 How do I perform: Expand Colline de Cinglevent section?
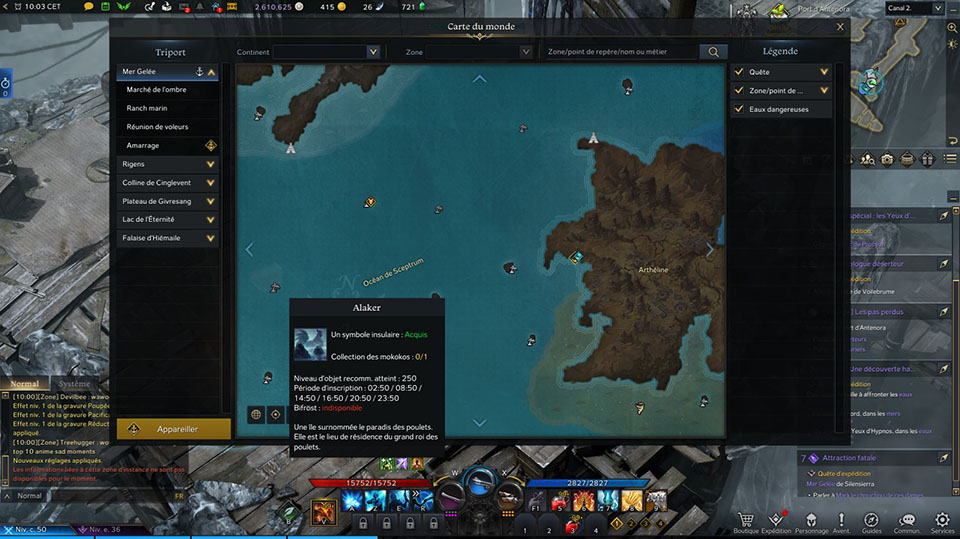(x=168, y=183)
